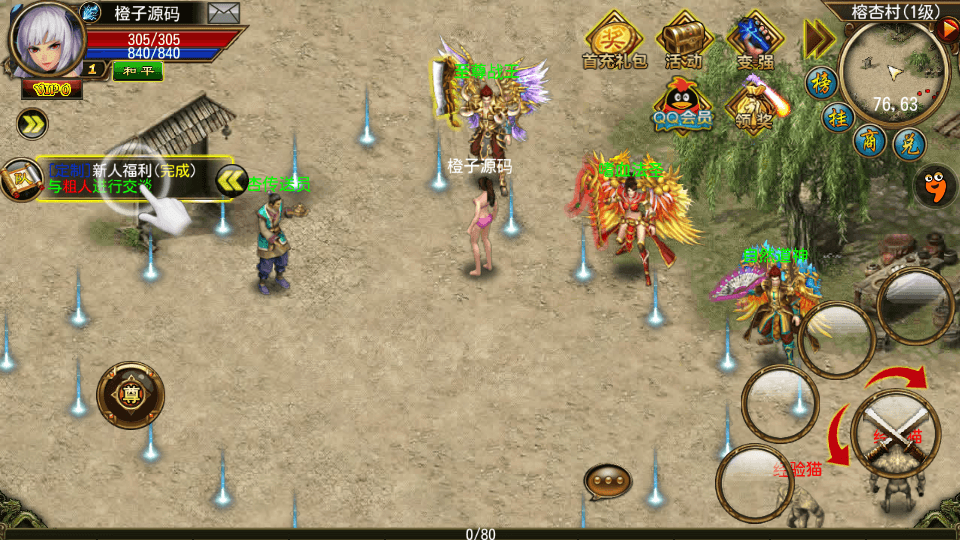
Task: Open the QQ会员 penguin icon
Action: [x=683, y=105]
